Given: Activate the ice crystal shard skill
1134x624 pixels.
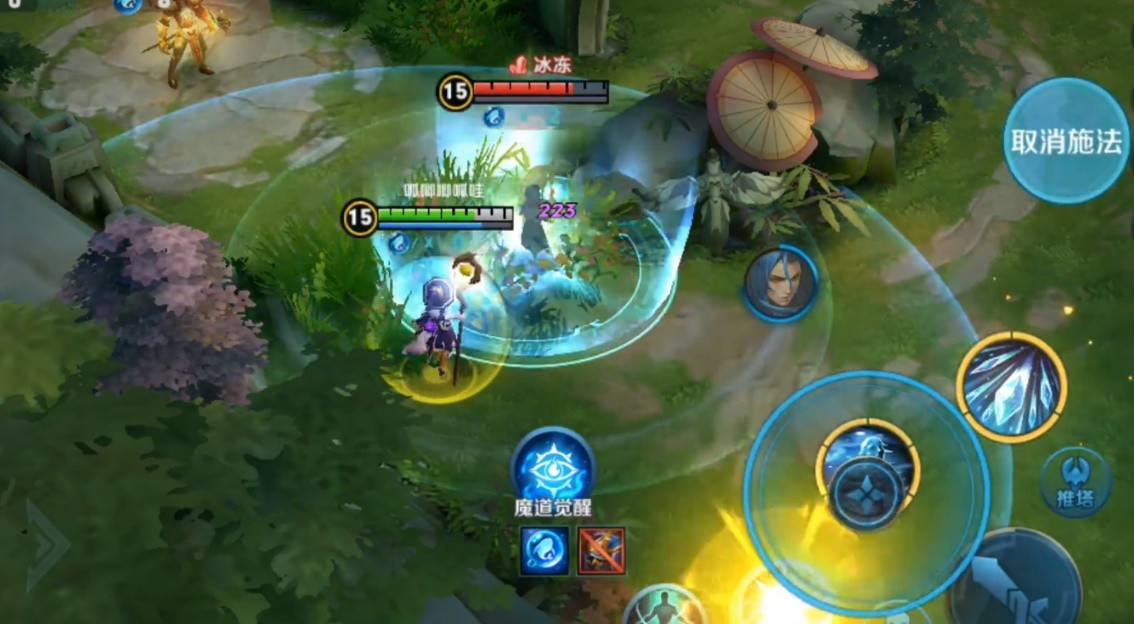Looking at the screenshot, I should 1011,386.
